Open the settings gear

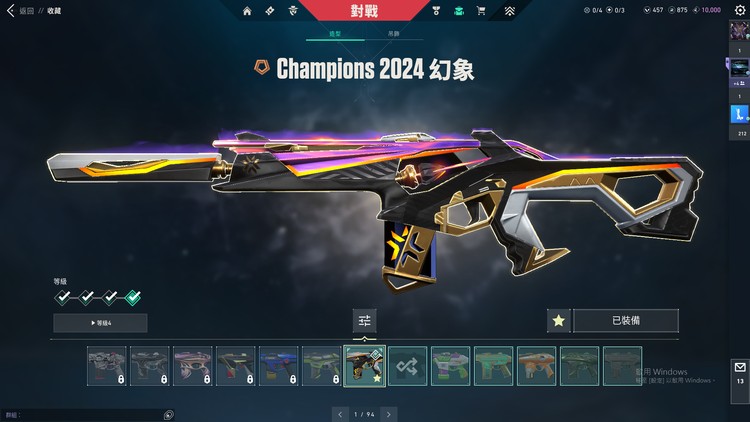coord(741,10)
